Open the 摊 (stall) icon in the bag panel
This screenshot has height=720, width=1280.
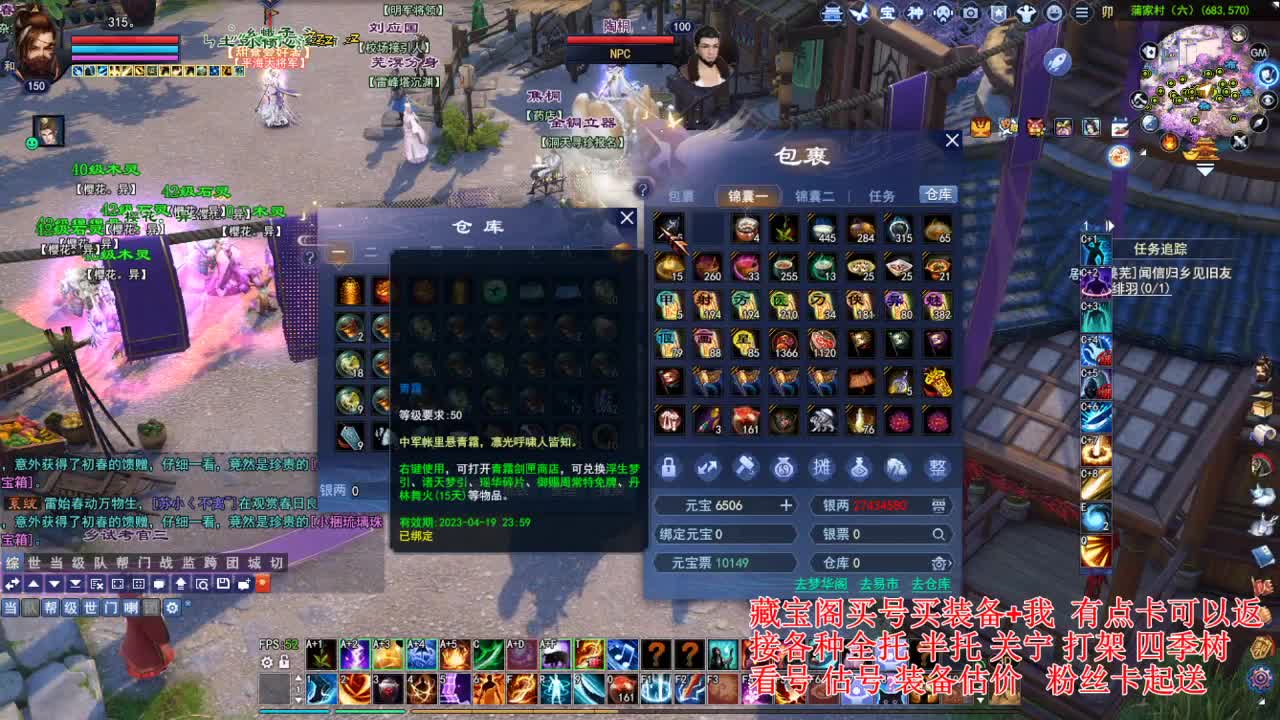(823, 468)
